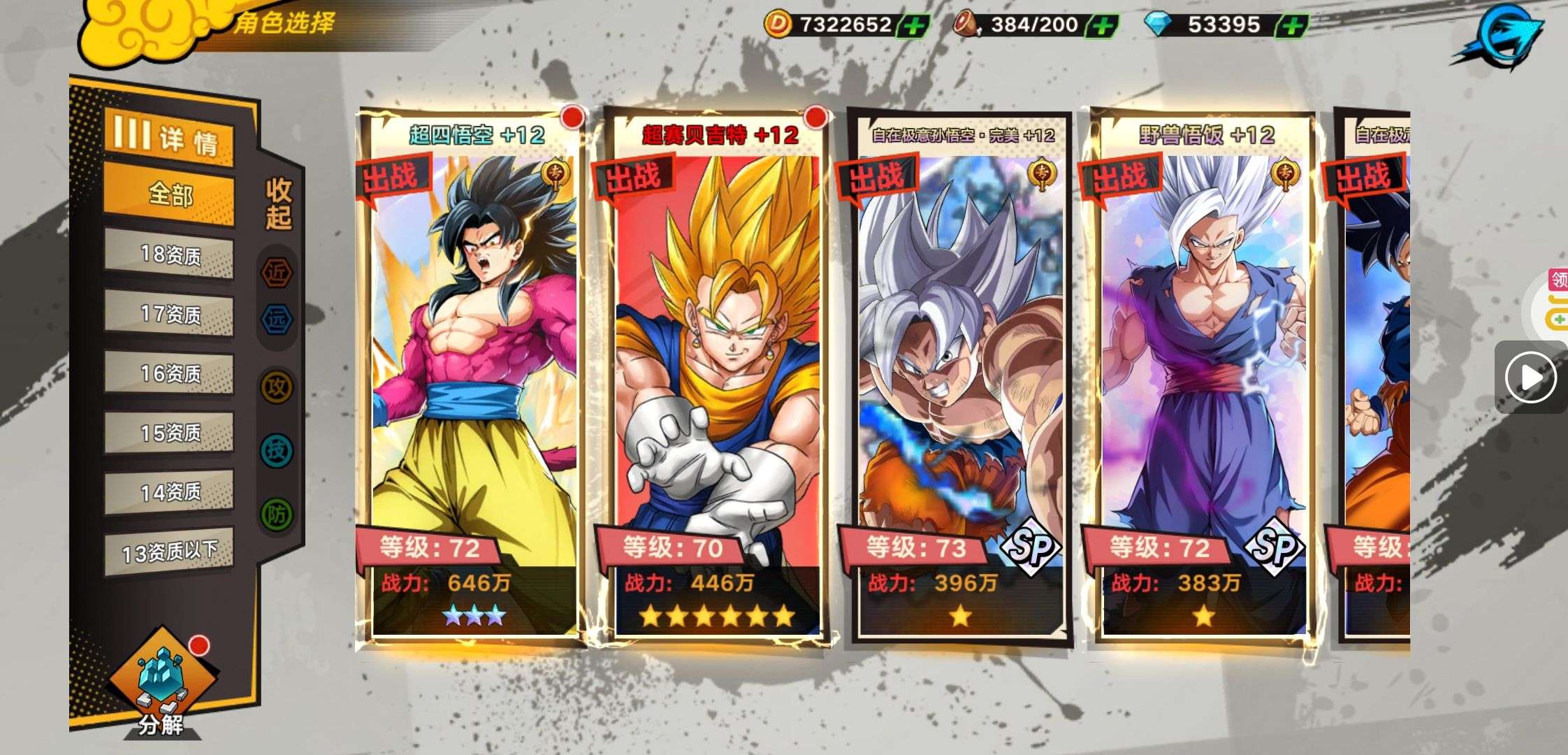Image resolution: width=1568 pixels, height=755 pixels.
Task: Open the 详情 details view
Action: coord(168,136)
